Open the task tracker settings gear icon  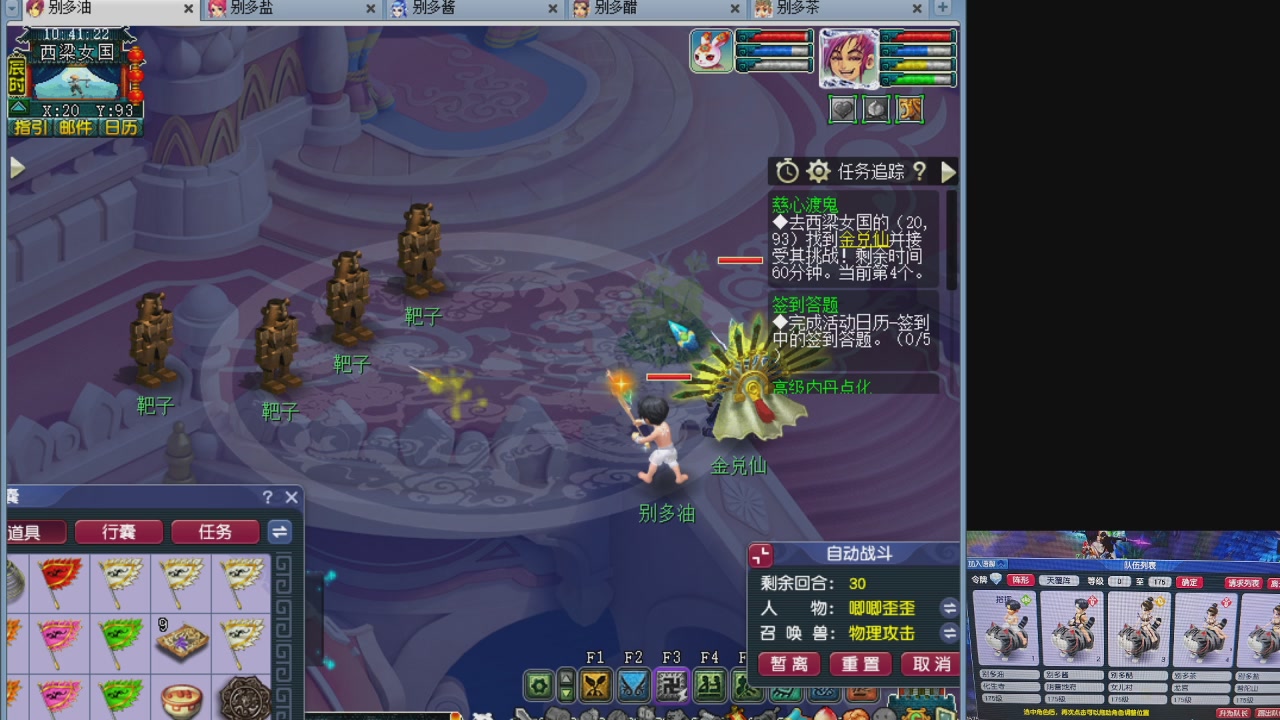tap(819, 172)
